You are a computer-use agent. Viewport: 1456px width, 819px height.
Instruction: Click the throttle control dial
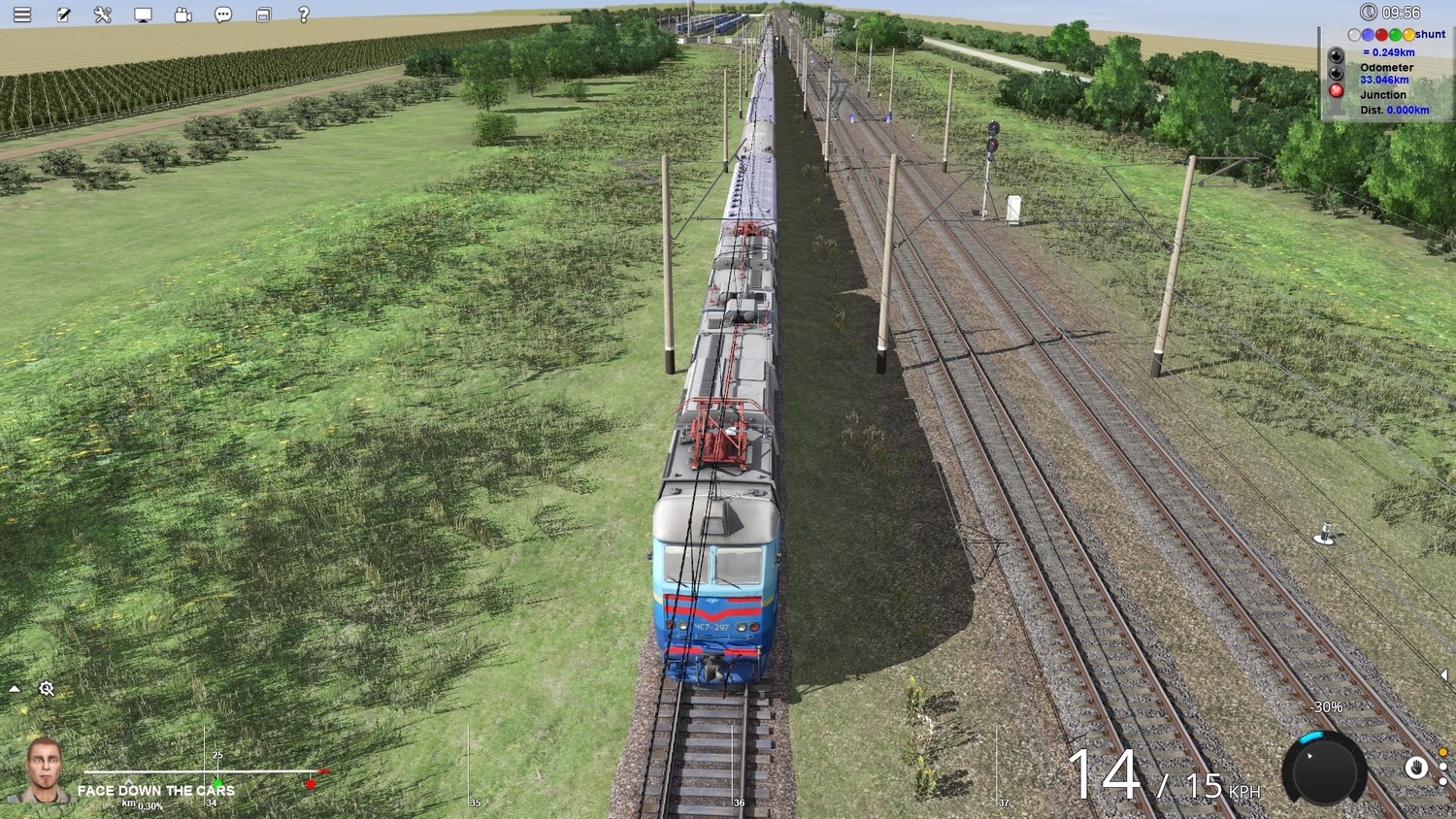coord(1324,770)
